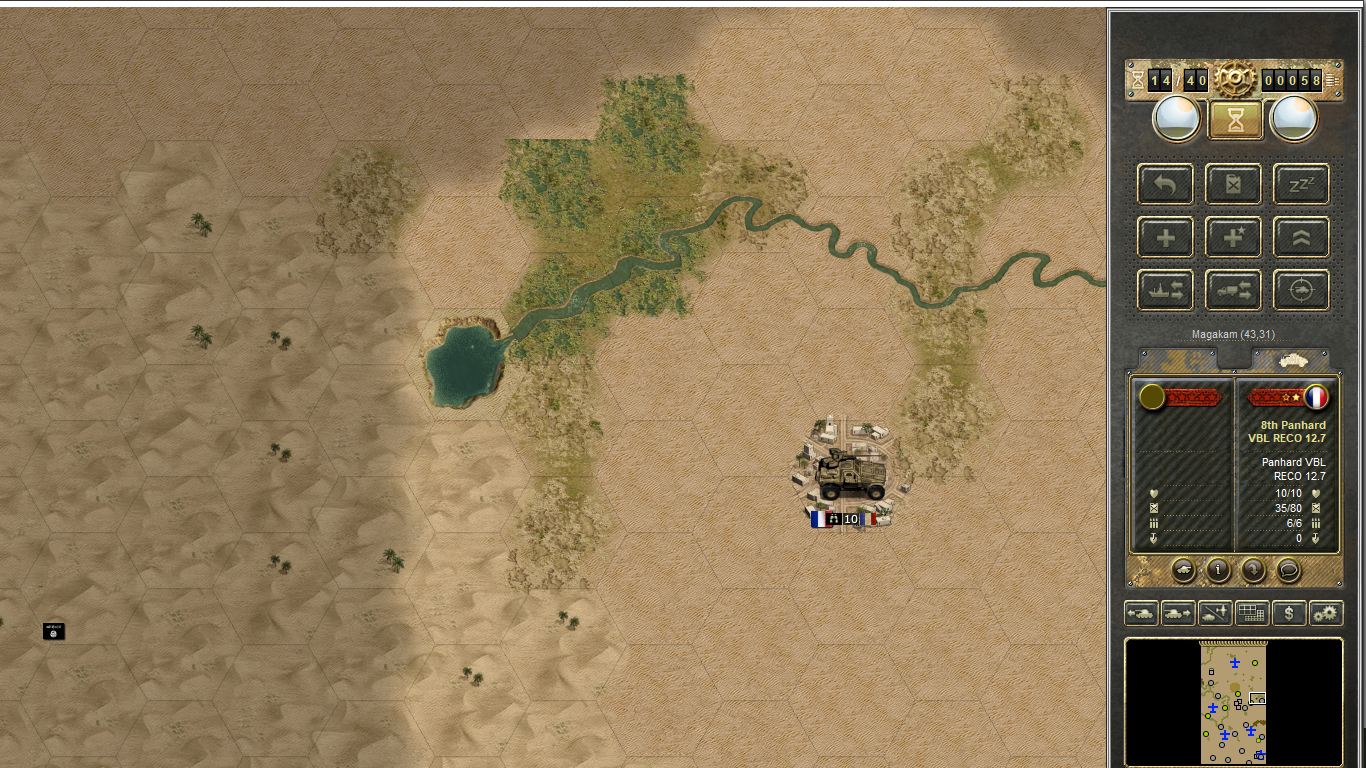Toggle the air/ground view button

click(x=1215, y=613)
